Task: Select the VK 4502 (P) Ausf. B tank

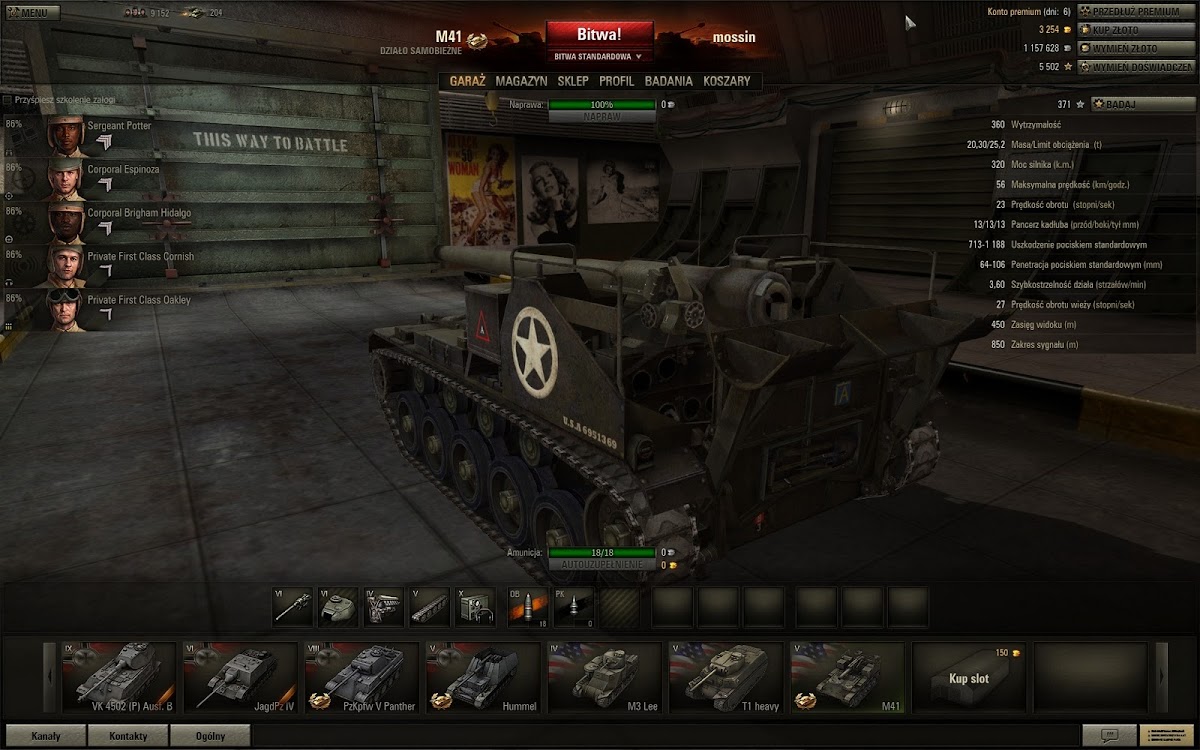Action: [x=118, y=677]
